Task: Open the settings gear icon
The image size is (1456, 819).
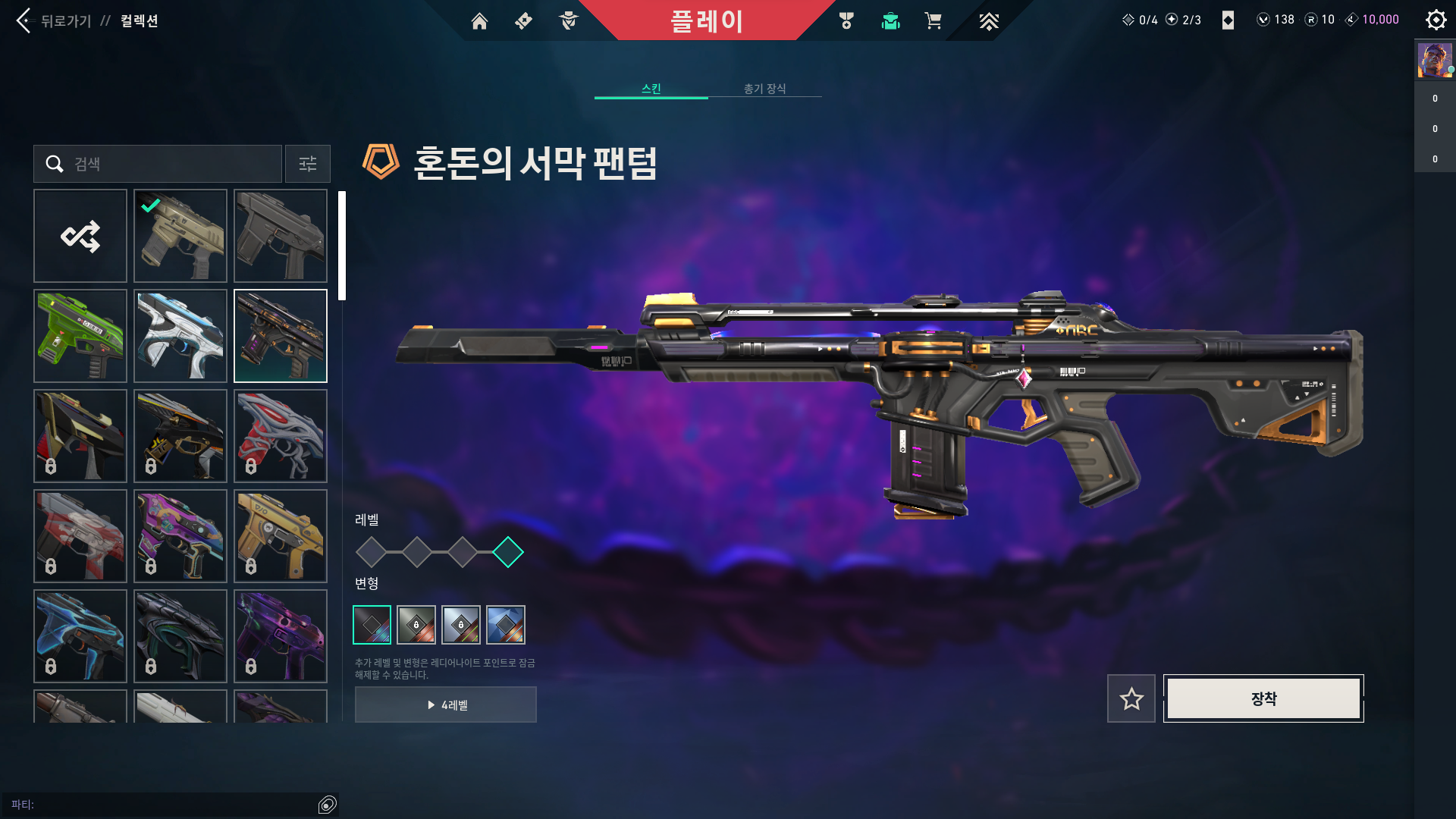Action: pyautogui.click(x=1436, y=20)
